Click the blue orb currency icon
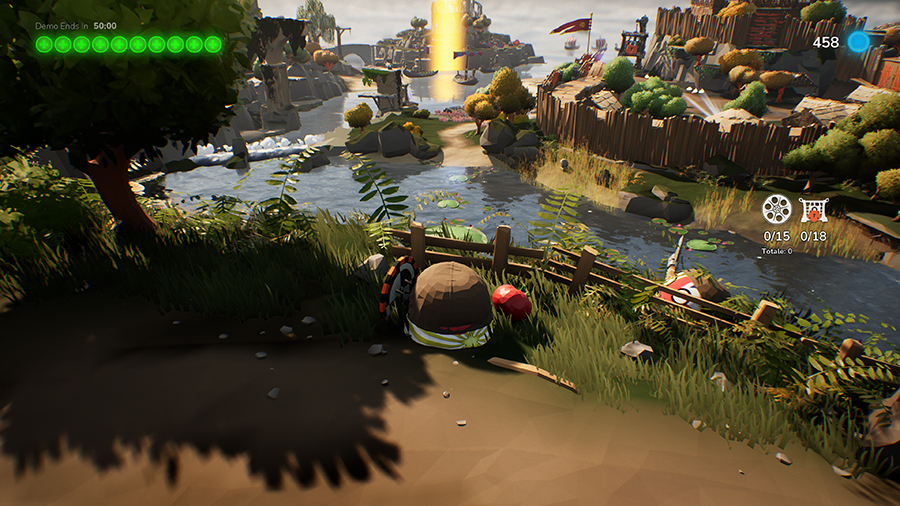The height and width of the screenshot is (506, 900). (858, 42)
